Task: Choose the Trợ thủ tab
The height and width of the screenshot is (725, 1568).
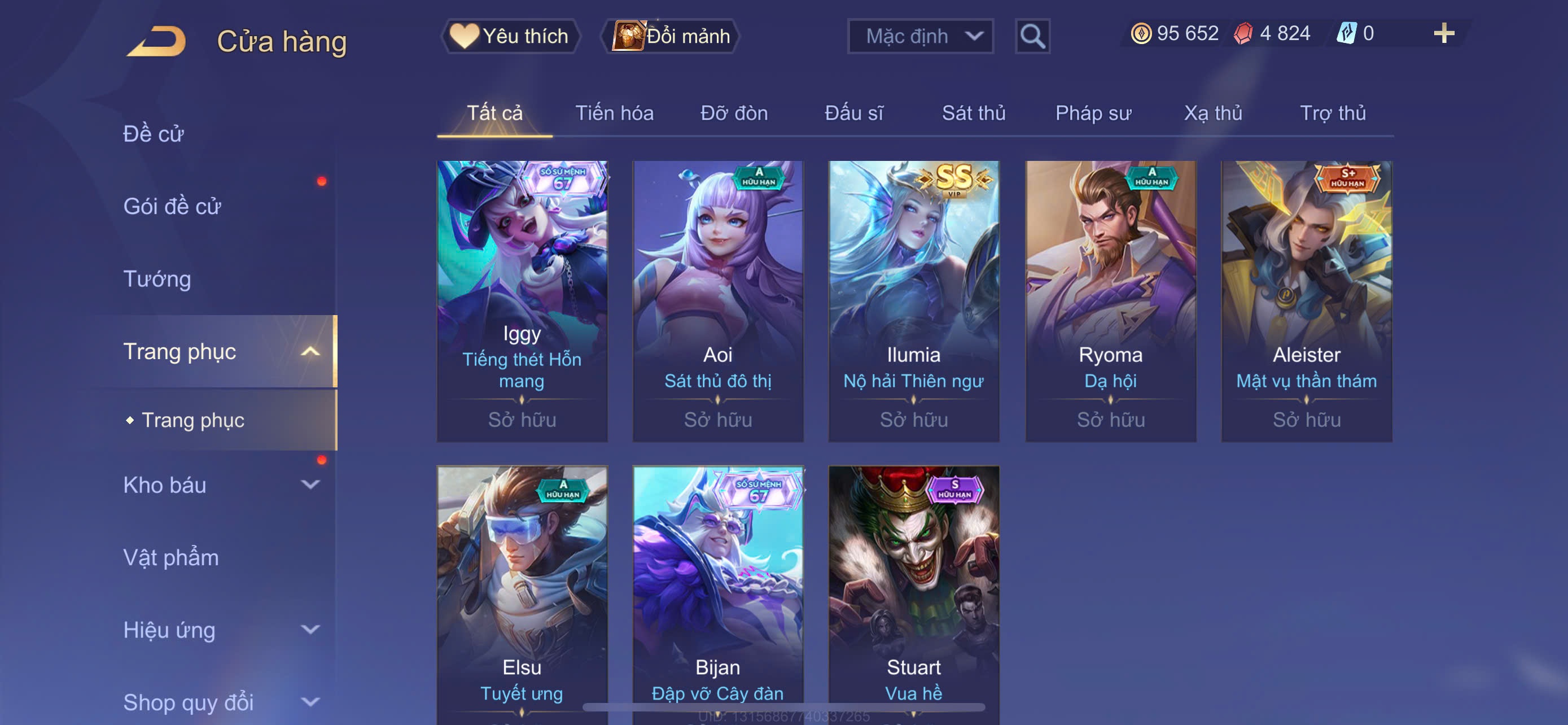Action: (1332, 113)
